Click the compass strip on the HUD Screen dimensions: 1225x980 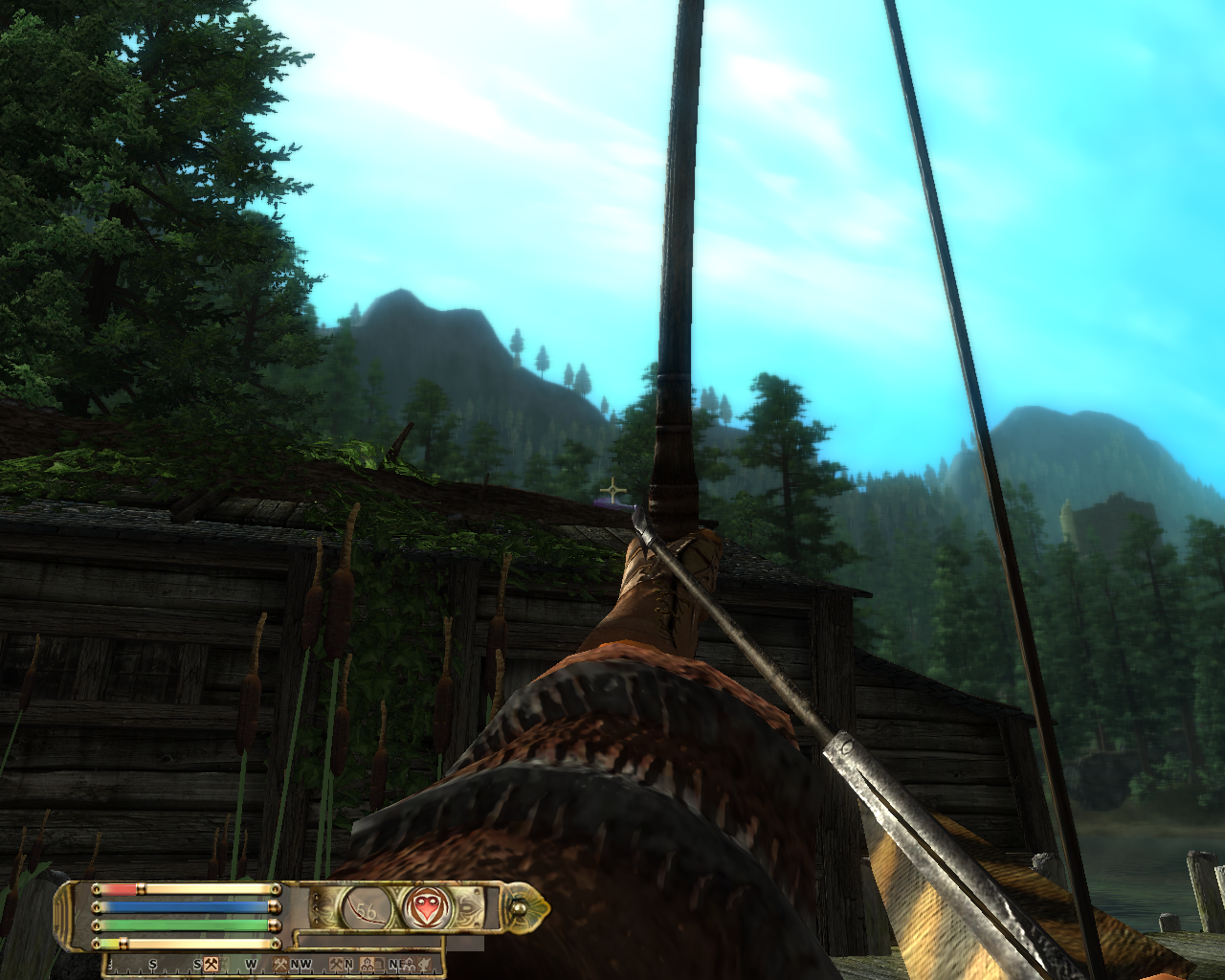coord(273,964)
